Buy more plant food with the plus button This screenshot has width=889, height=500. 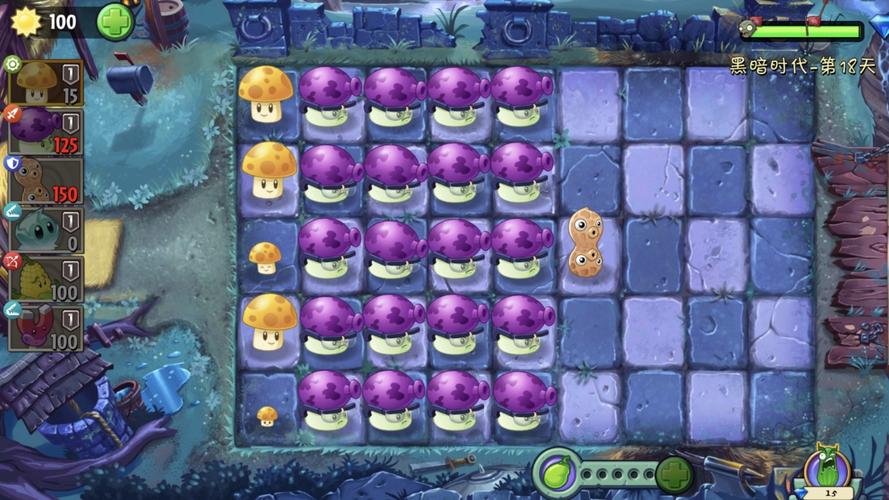click(x=675, y=473)
